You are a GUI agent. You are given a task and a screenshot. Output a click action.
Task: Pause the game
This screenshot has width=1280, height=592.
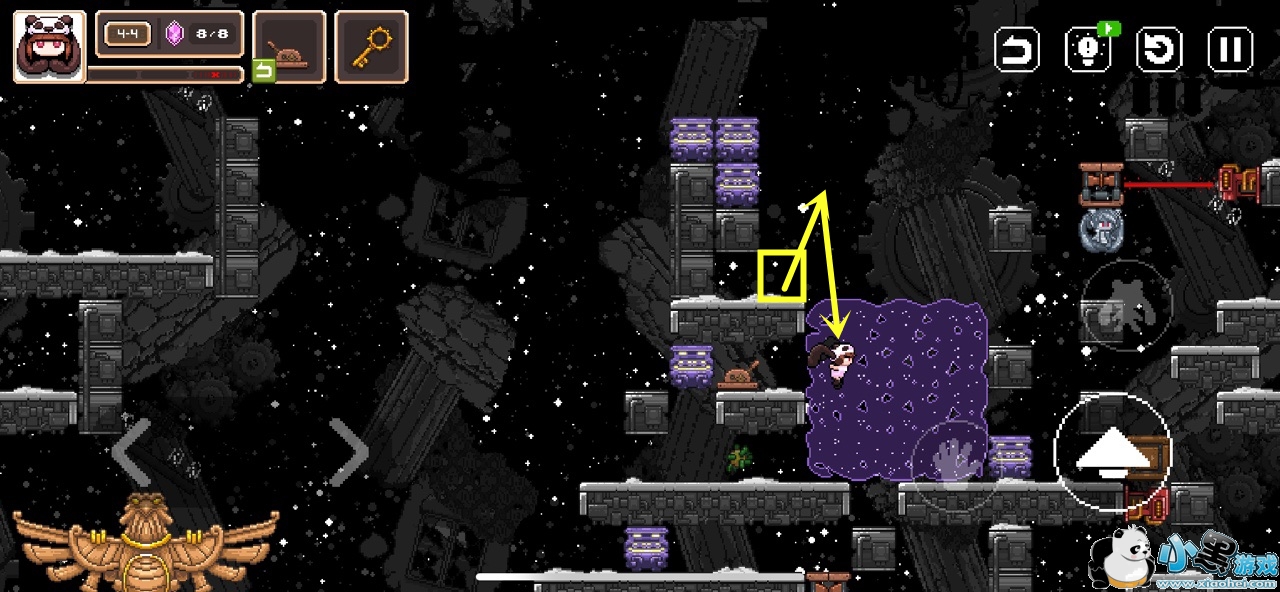point(1230,49)
